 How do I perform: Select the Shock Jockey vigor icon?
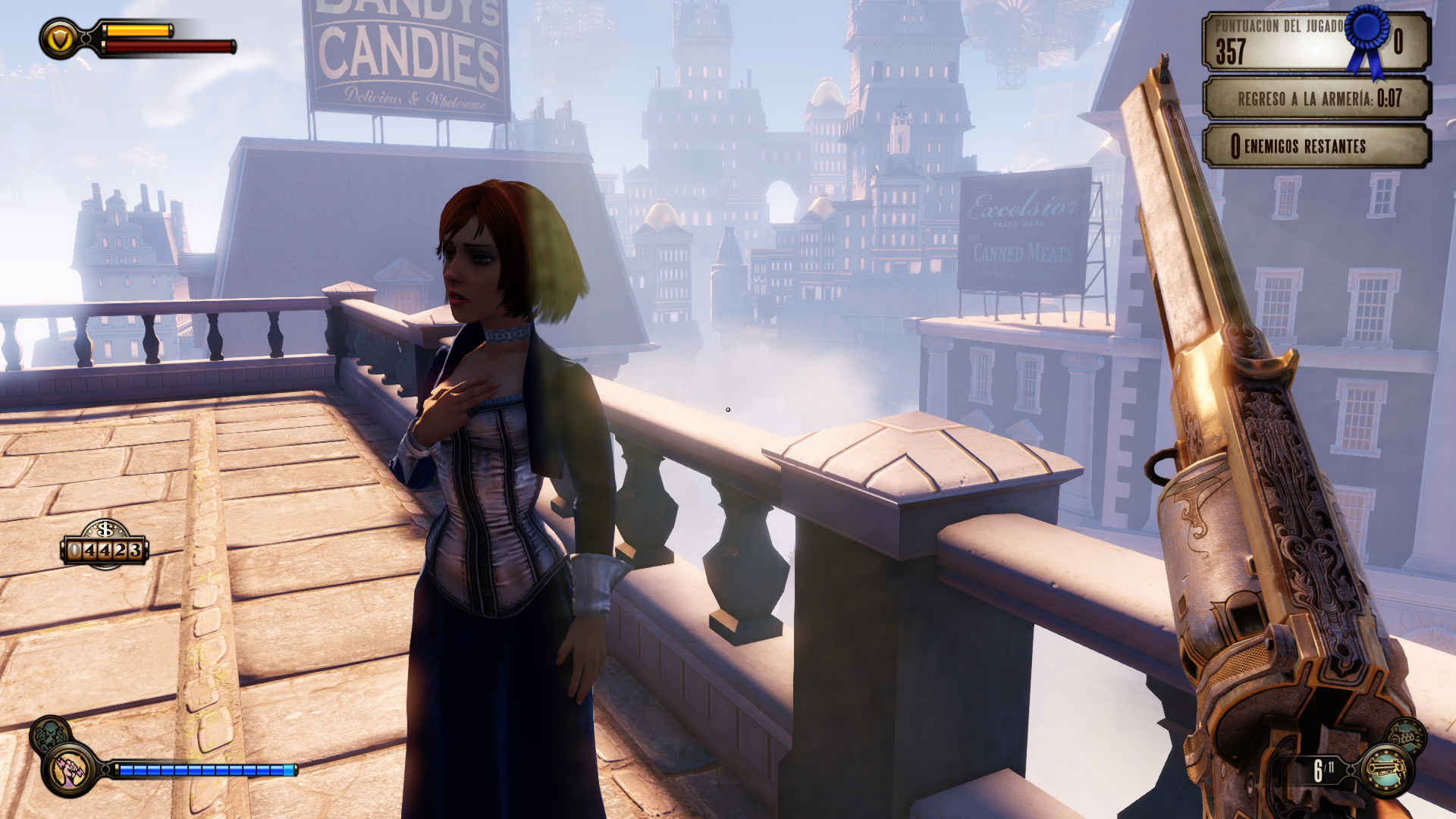tap(71, 769)
